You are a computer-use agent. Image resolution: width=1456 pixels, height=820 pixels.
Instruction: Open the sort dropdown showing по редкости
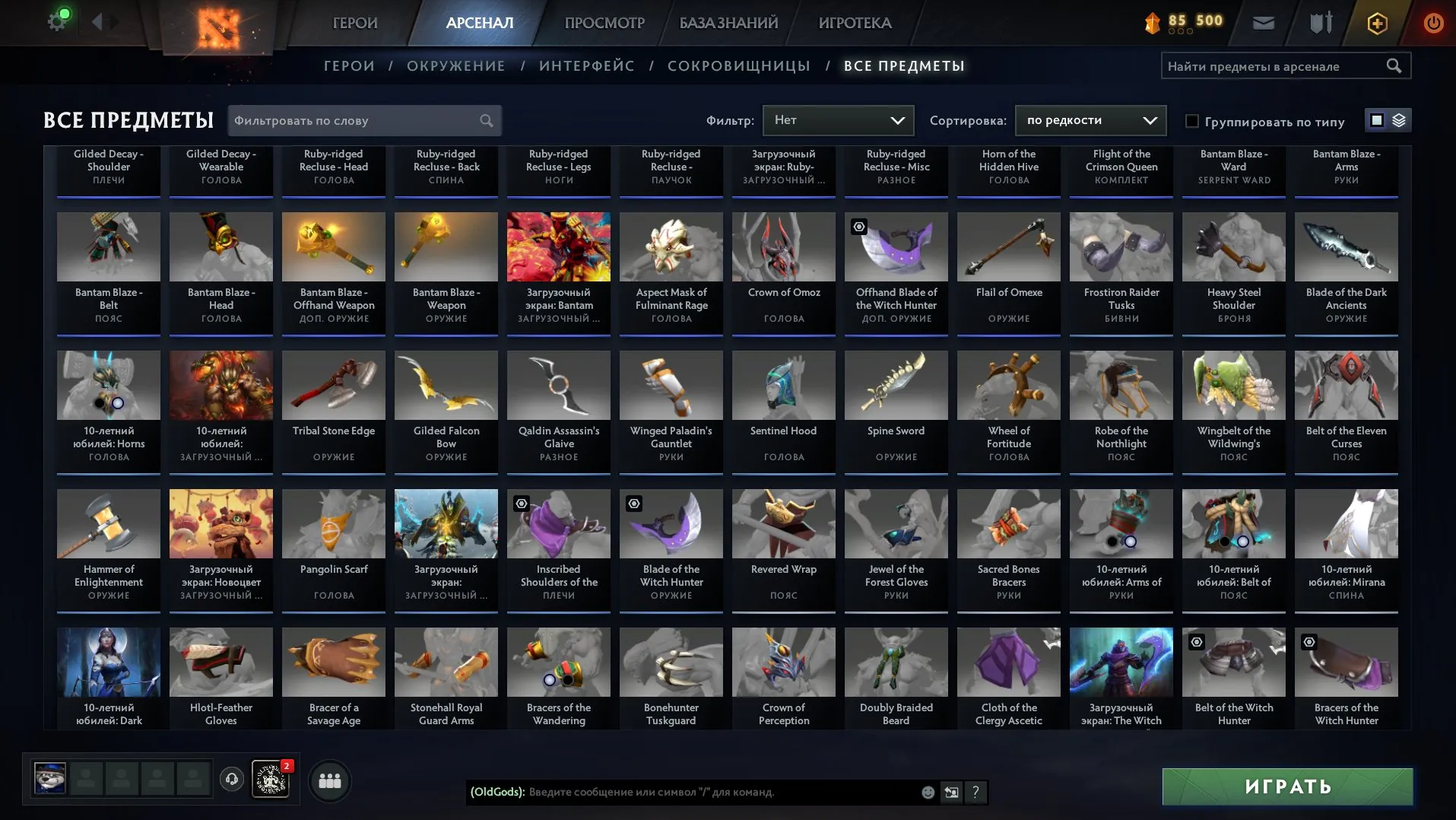[x=1090, y=120]
